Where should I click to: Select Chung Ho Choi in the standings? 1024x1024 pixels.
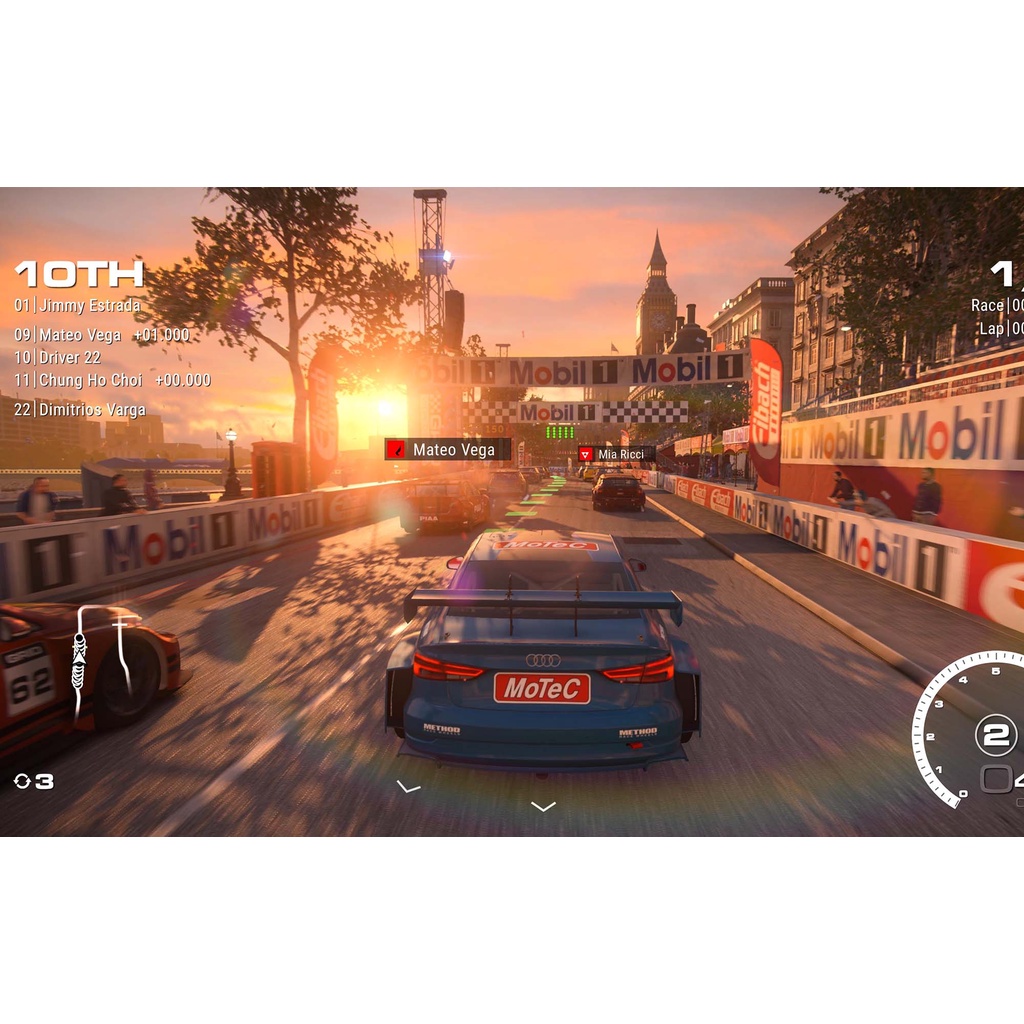pos(112,380)
